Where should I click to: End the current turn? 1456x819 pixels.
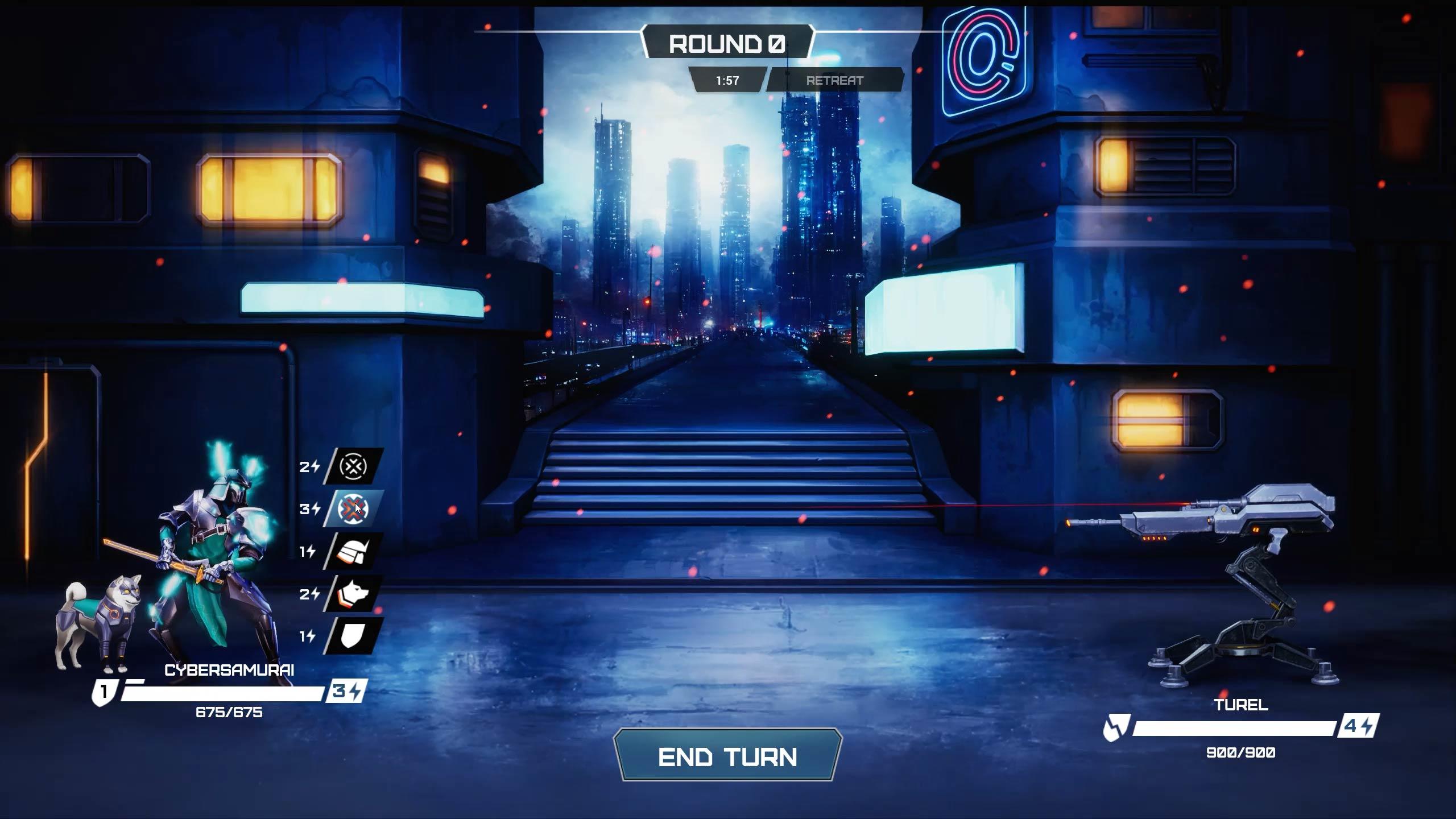727,756
